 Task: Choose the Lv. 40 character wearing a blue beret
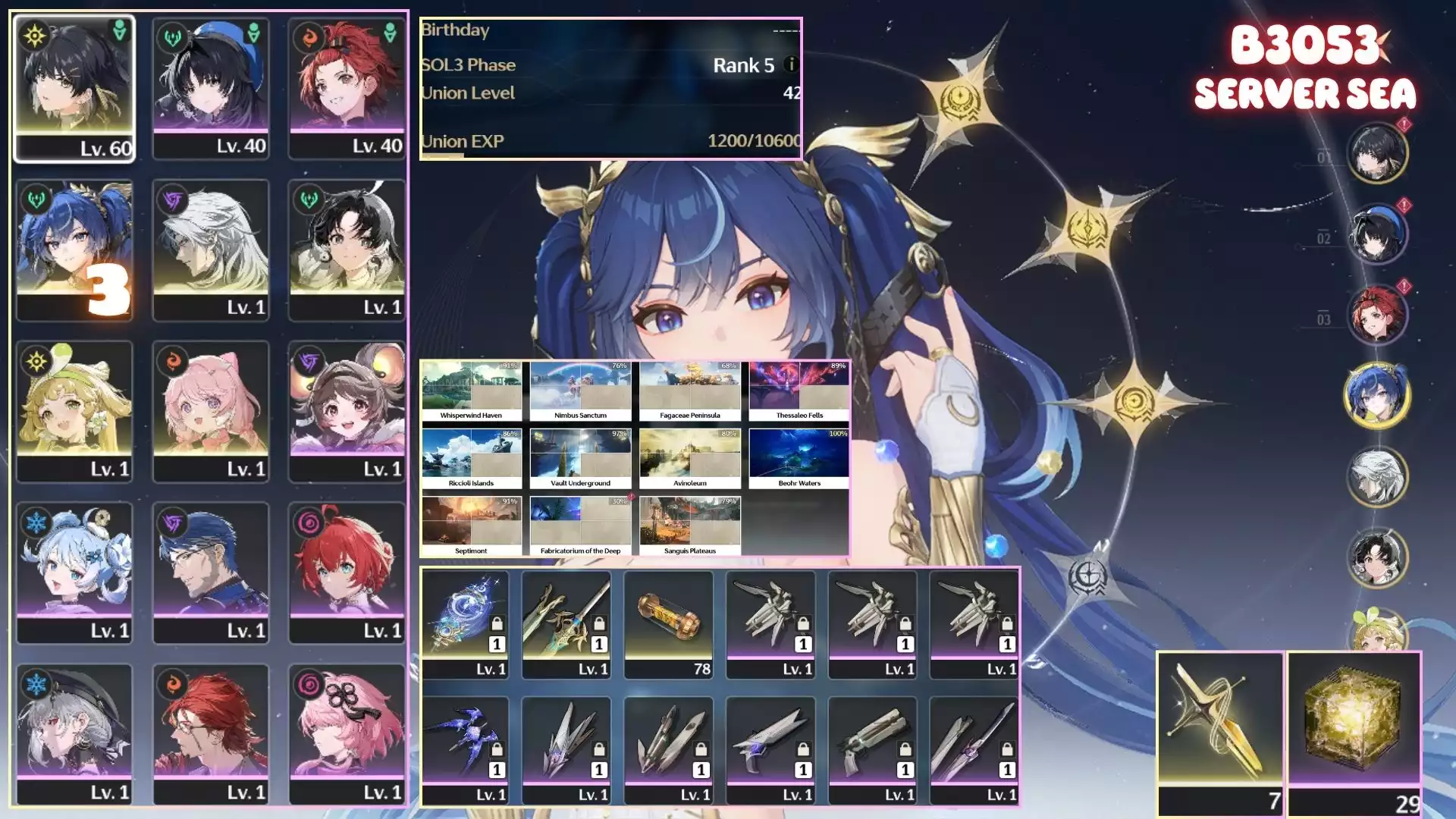[x=211, y=87]
